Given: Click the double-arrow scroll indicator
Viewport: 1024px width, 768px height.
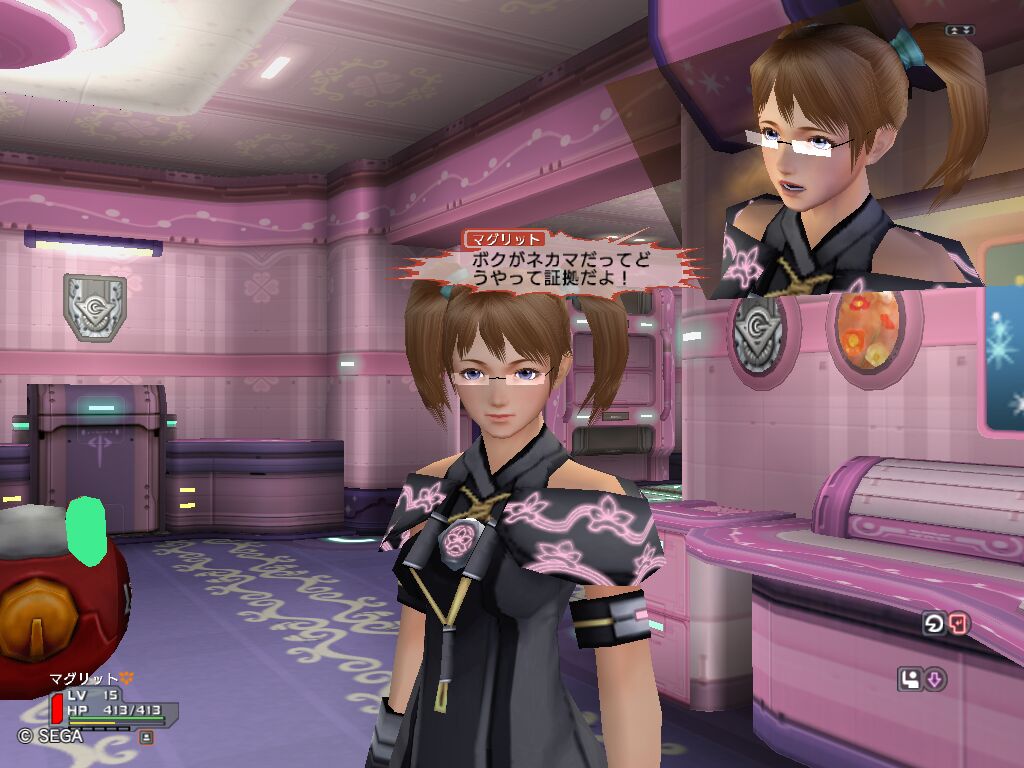Looking at the screenshot, I should pos(960,30).
